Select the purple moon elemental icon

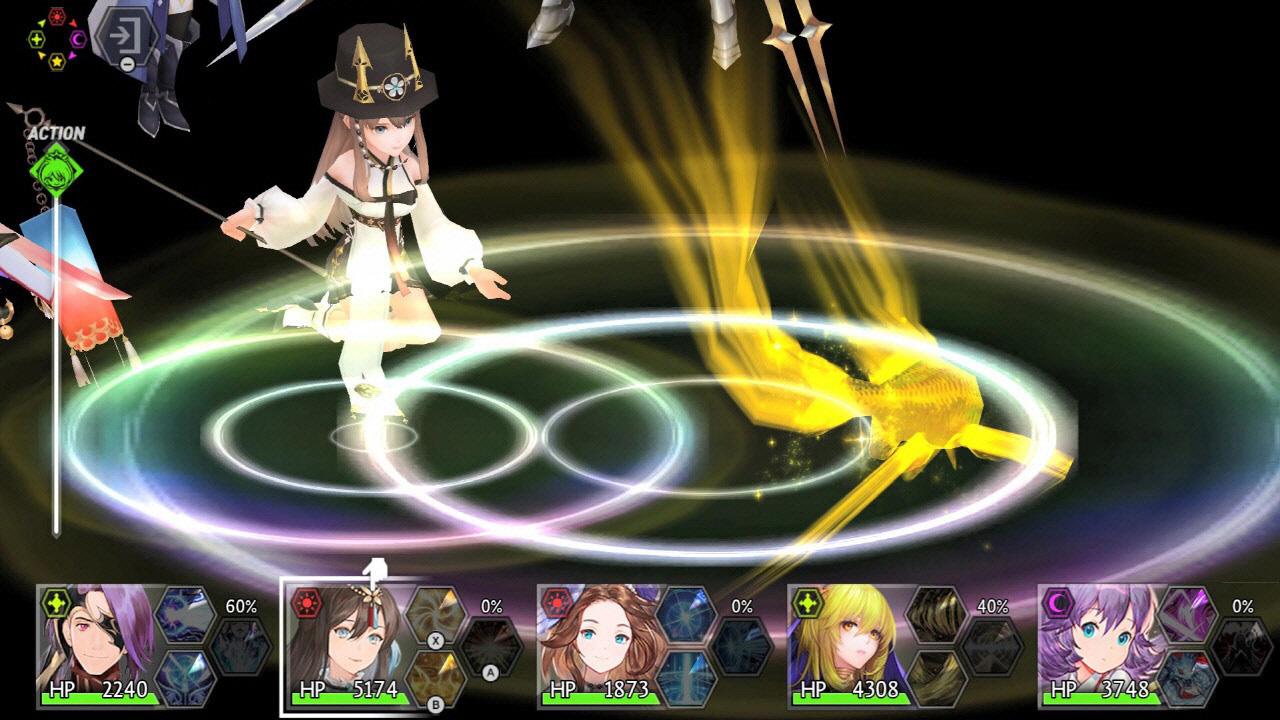pos(78,39)
